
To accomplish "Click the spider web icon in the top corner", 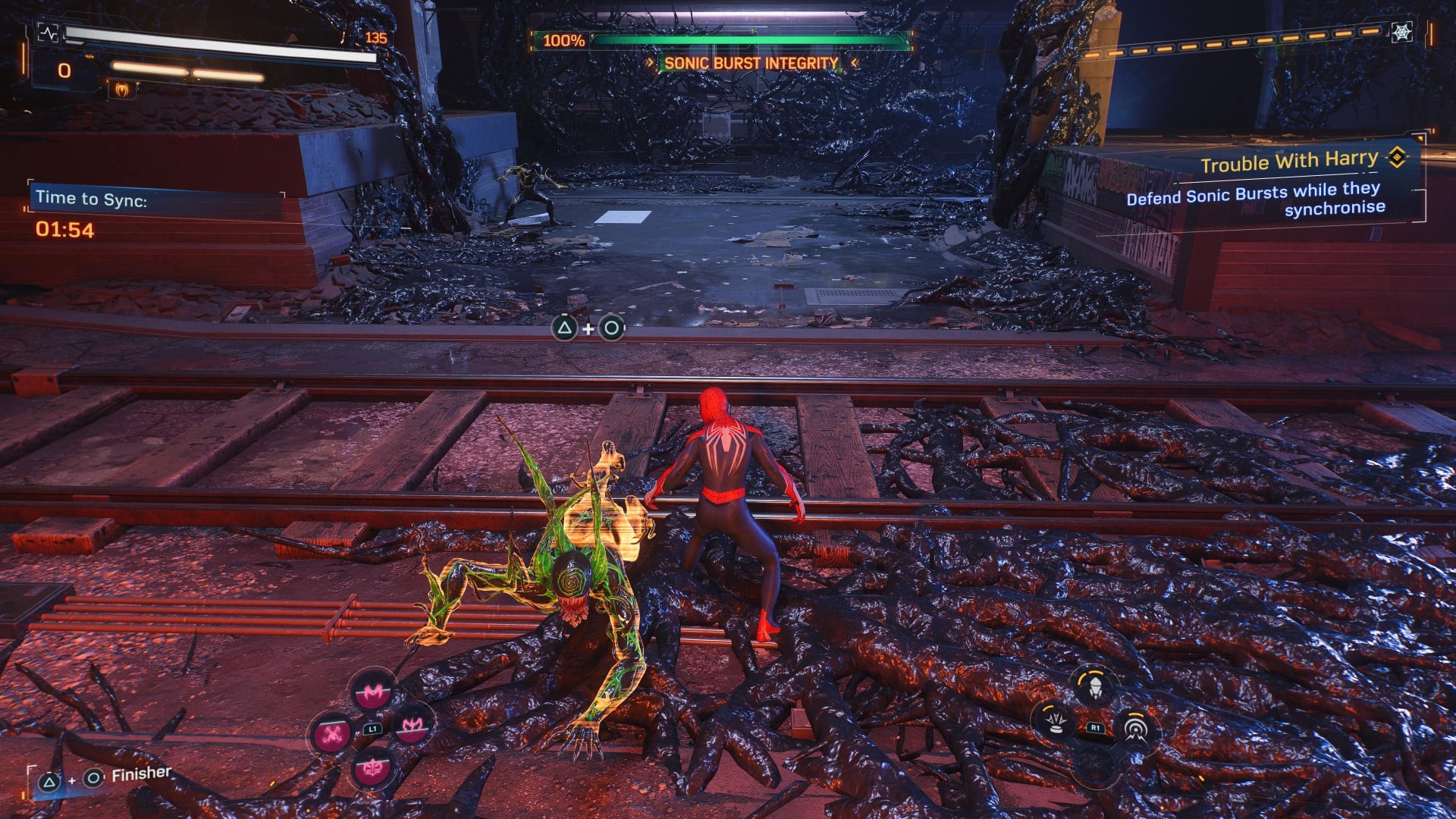I will point(1401,32).
